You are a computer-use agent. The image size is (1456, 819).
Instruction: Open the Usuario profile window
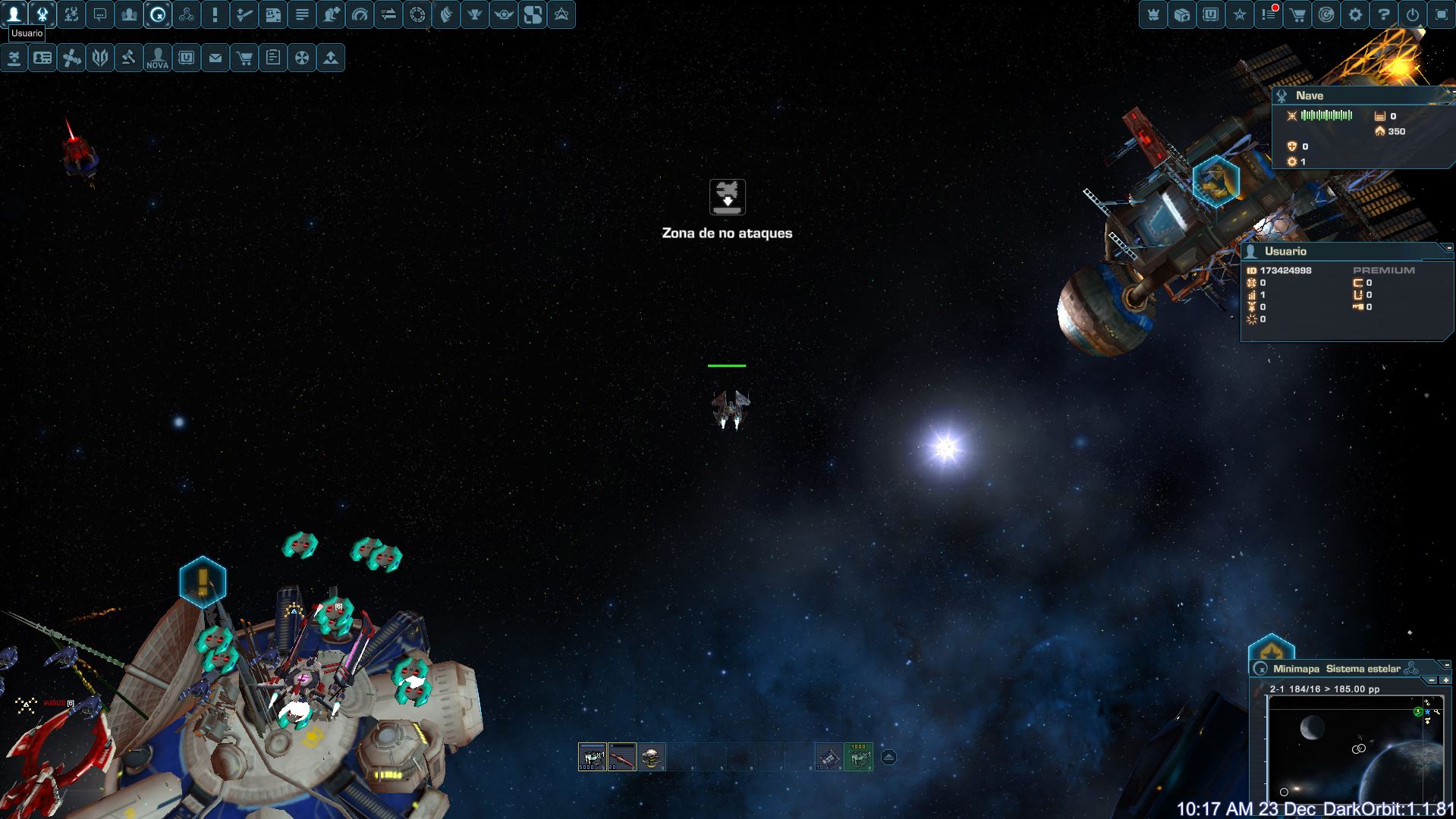pos(14,14)
